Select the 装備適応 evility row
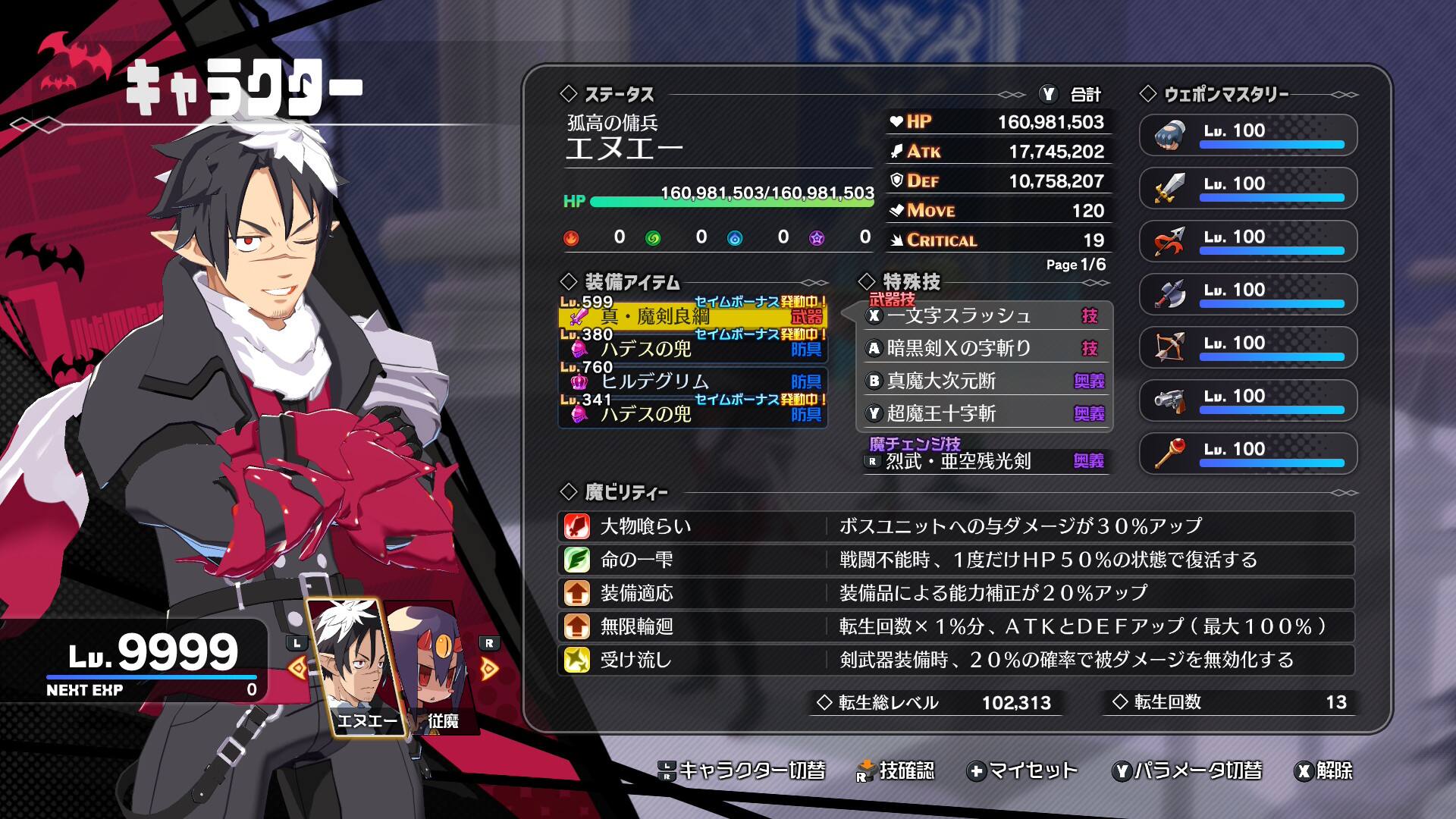 (x=955, y=593)
